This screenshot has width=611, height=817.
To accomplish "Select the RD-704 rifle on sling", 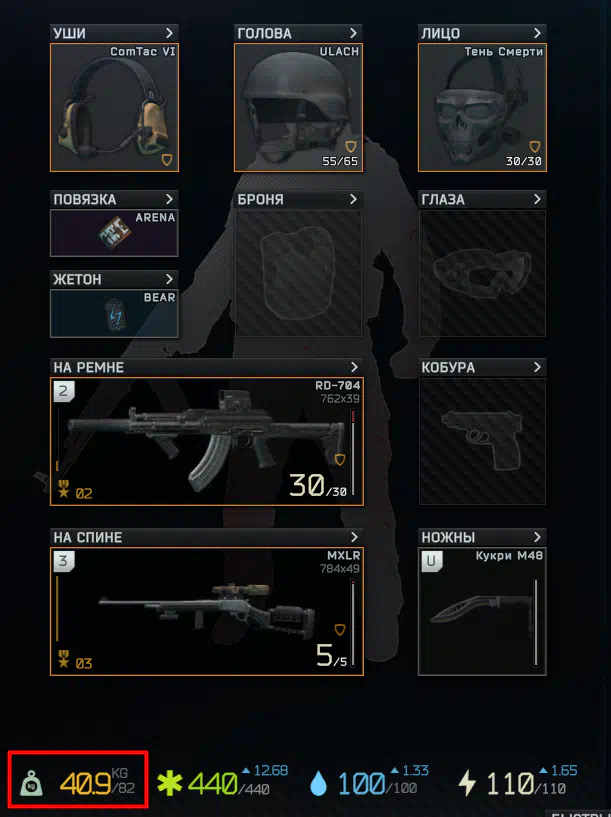I will click(206, 441).
